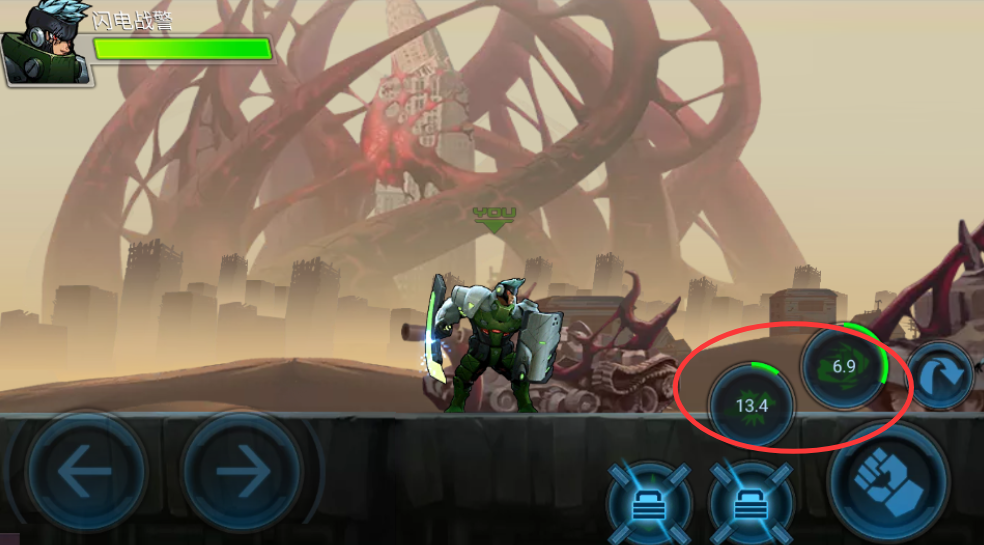The width and height of the screenshot is (984, 545).
Task: Click the hero portrait icon
Action: click(46, 42)
